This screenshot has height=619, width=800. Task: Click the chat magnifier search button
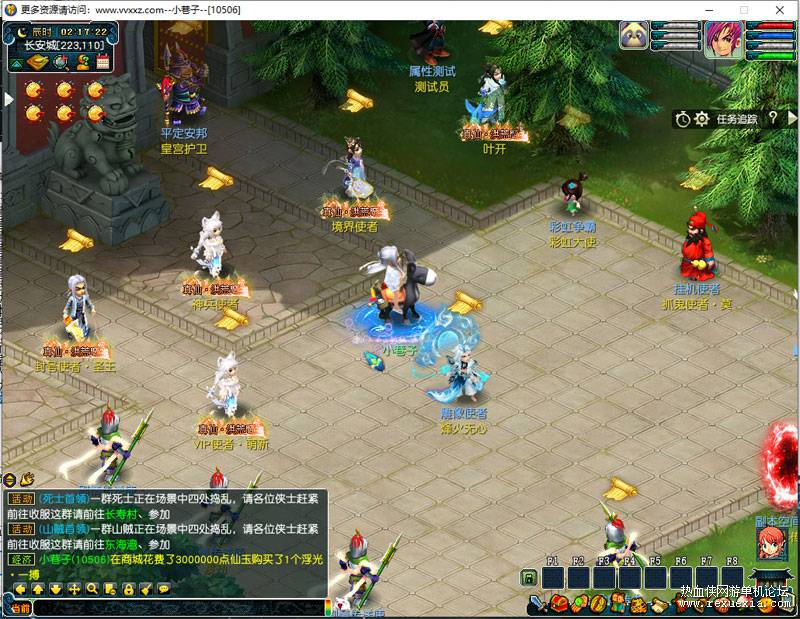point(92,589)
